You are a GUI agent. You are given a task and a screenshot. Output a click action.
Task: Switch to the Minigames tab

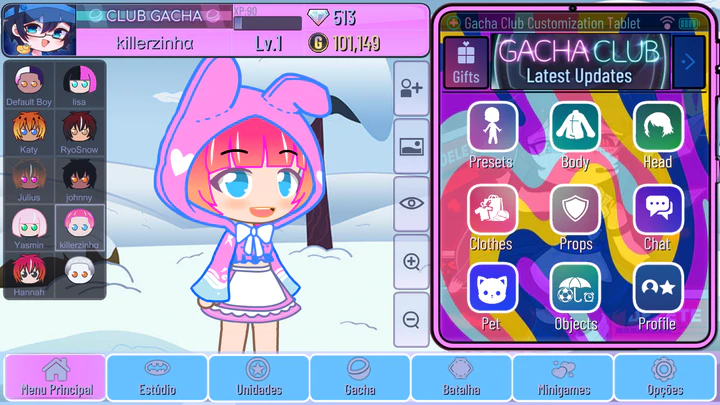[x=562, y=378]
